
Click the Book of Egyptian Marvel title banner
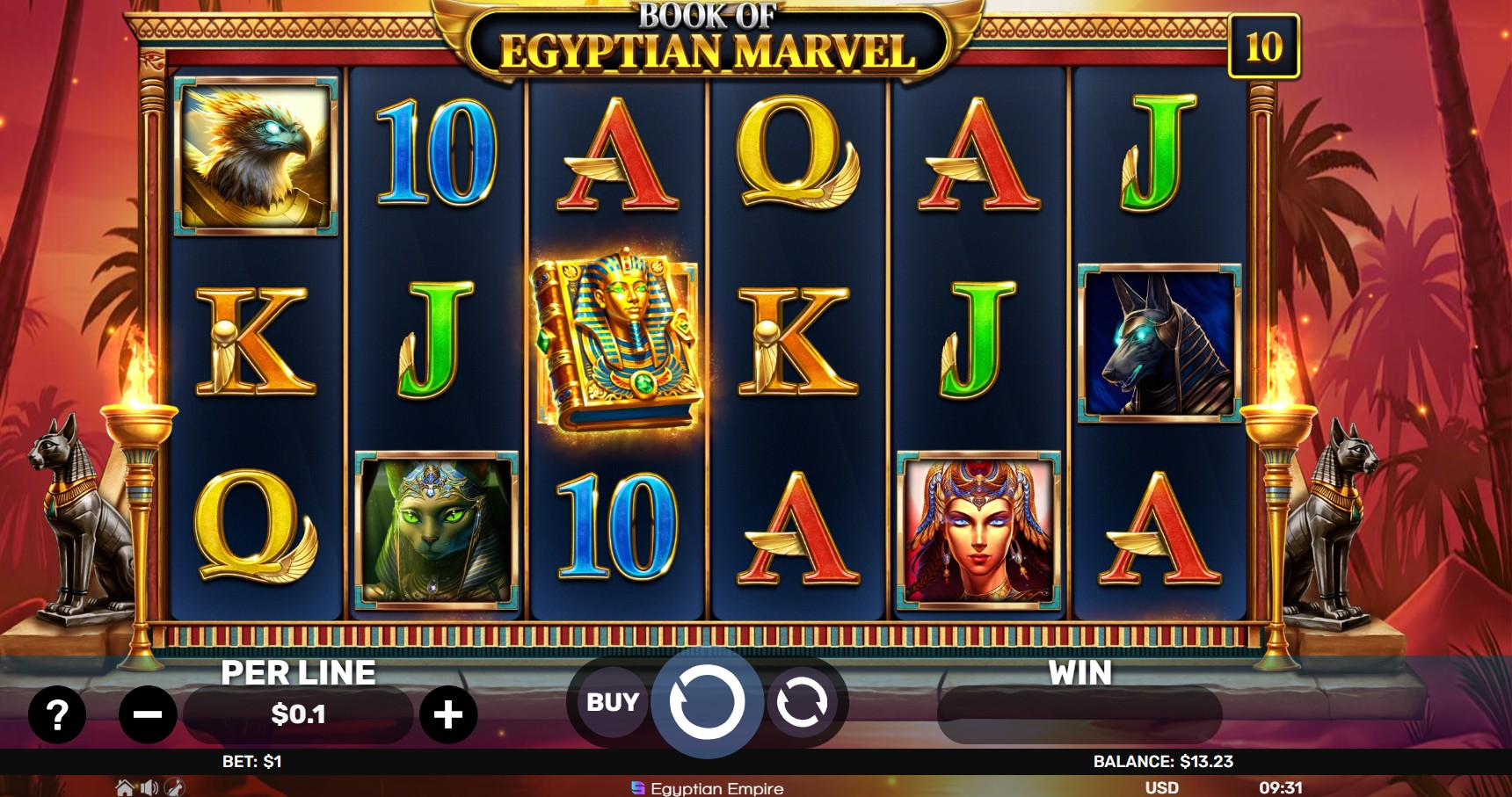coord(694,37)
